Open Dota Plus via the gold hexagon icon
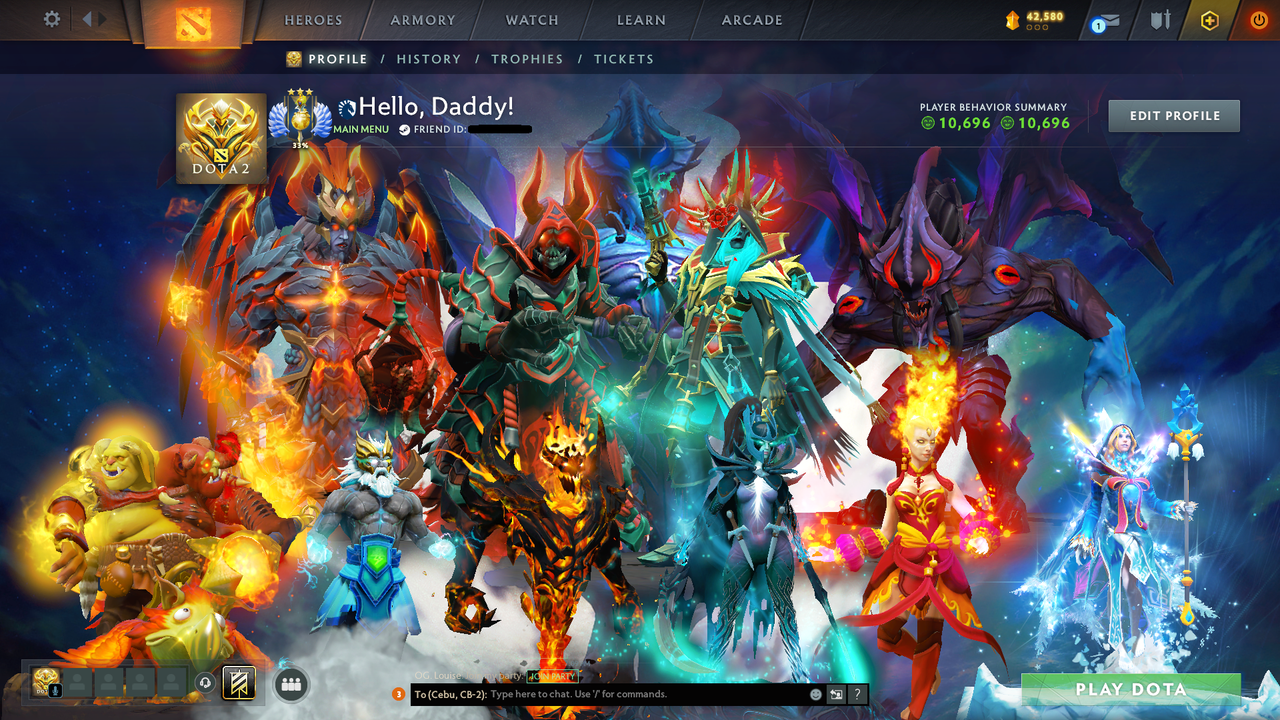1280x720 pixels. [x=1210, y=20]
